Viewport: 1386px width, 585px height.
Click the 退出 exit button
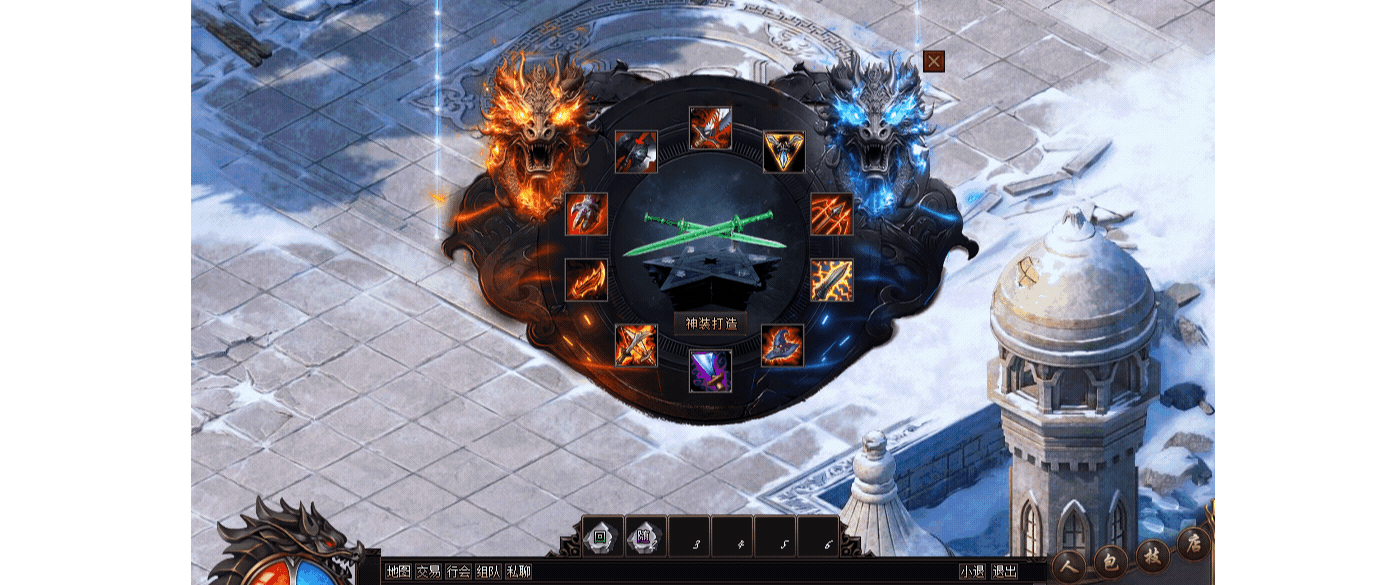(1003, 571)
